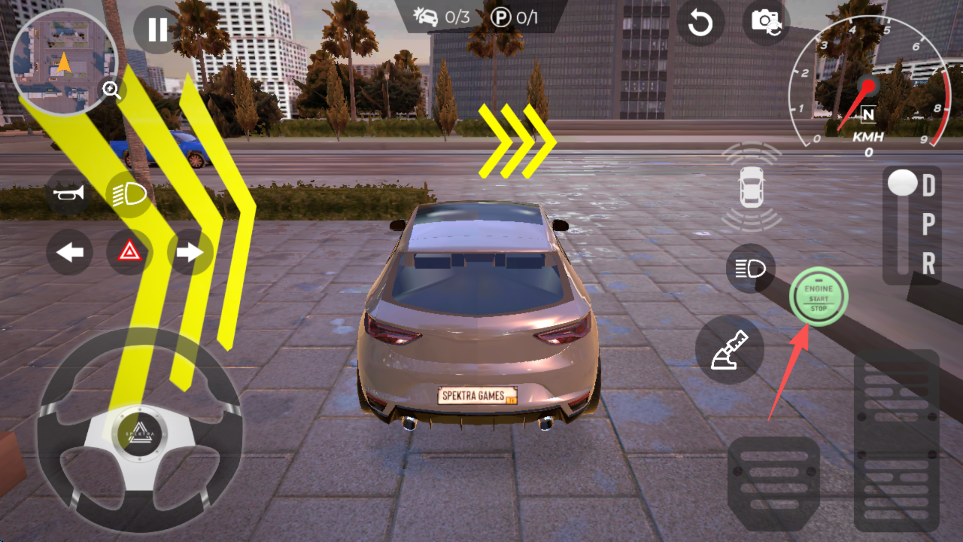The image size is (963, 542).
Task: Turn on the hazard lights
Action: click(x=129, y=254)
